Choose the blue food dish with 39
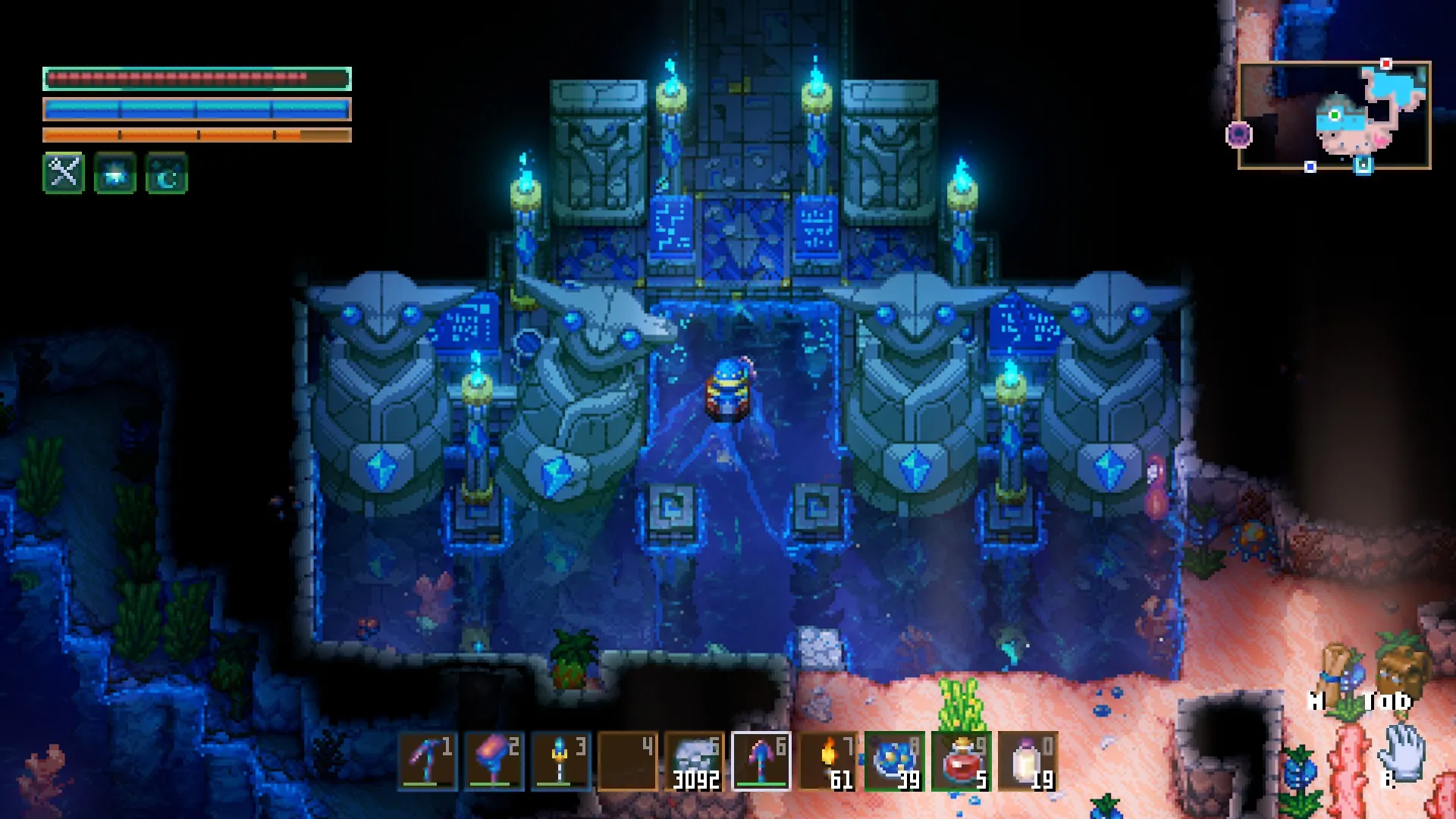1456x819 pixels. pyautogui.click(x=895, y=761)
